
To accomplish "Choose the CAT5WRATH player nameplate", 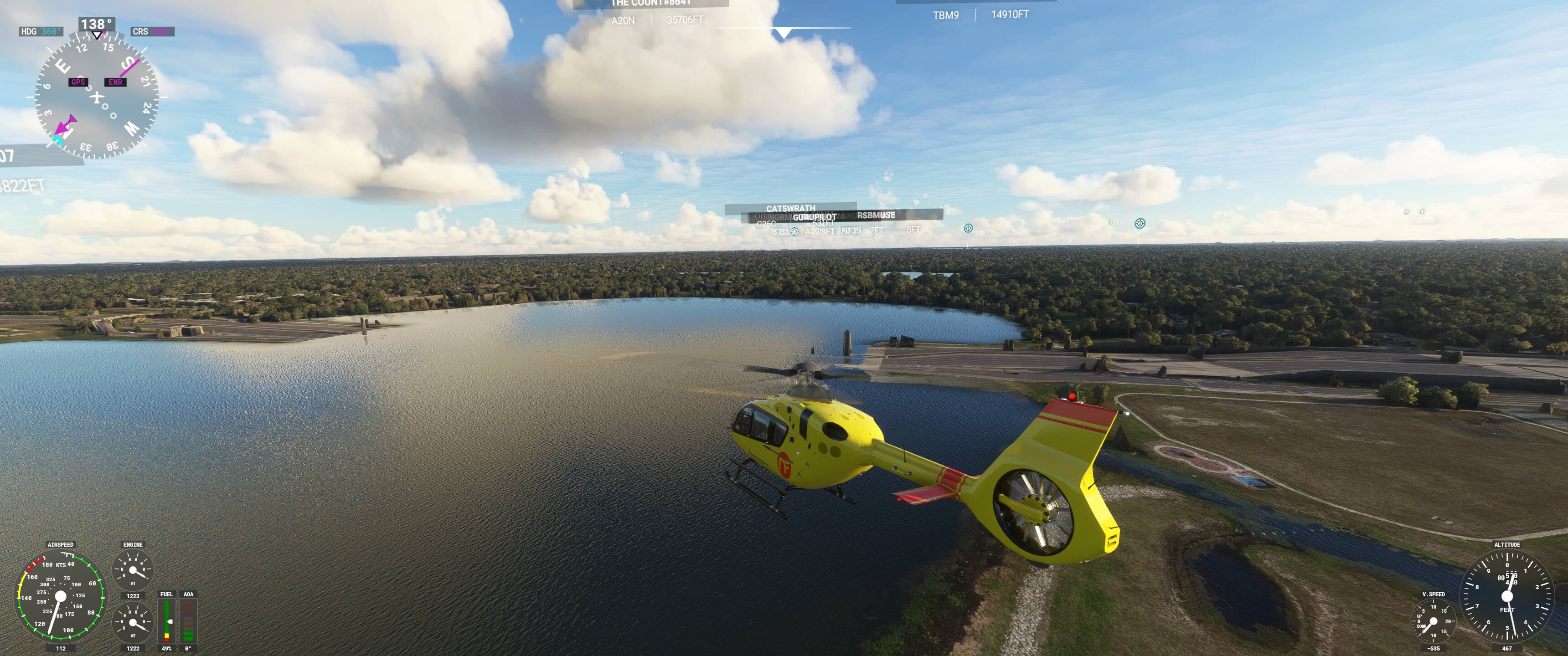I will tap(790, 209).
